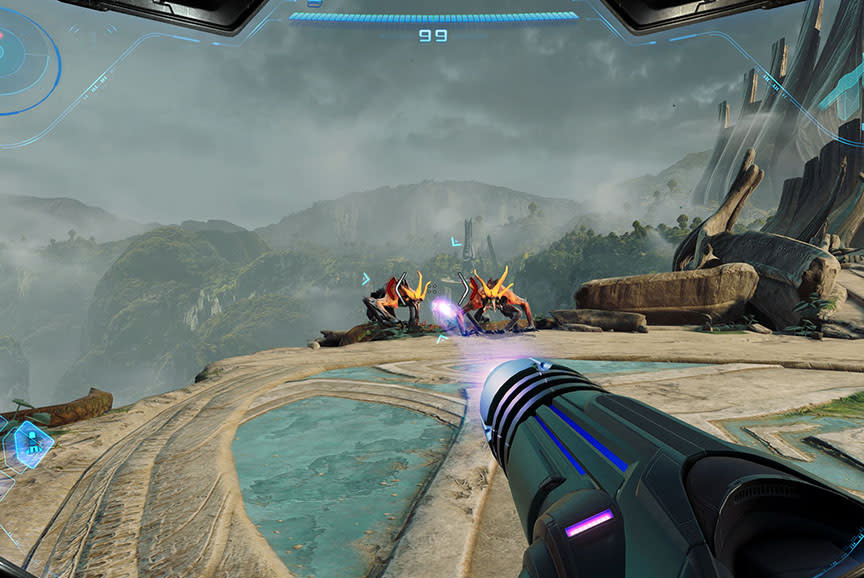This screenshot has height=578, width=864.
Task: Click the cyan weapon icon on the visor edge
Action: pyautogui.click(x=843, y=87)
